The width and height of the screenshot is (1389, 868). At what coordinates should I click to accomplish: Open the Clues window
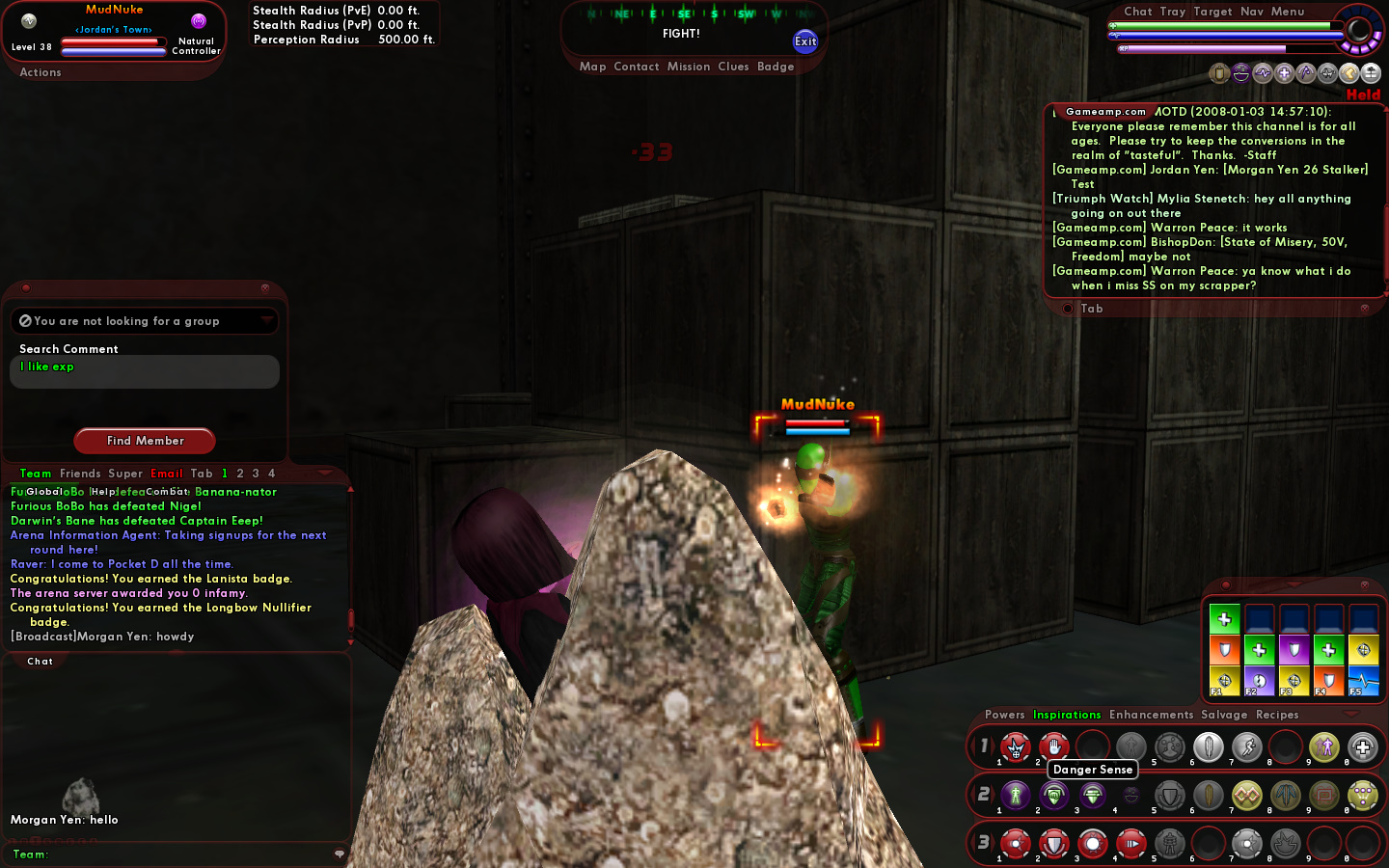(733, 67)
